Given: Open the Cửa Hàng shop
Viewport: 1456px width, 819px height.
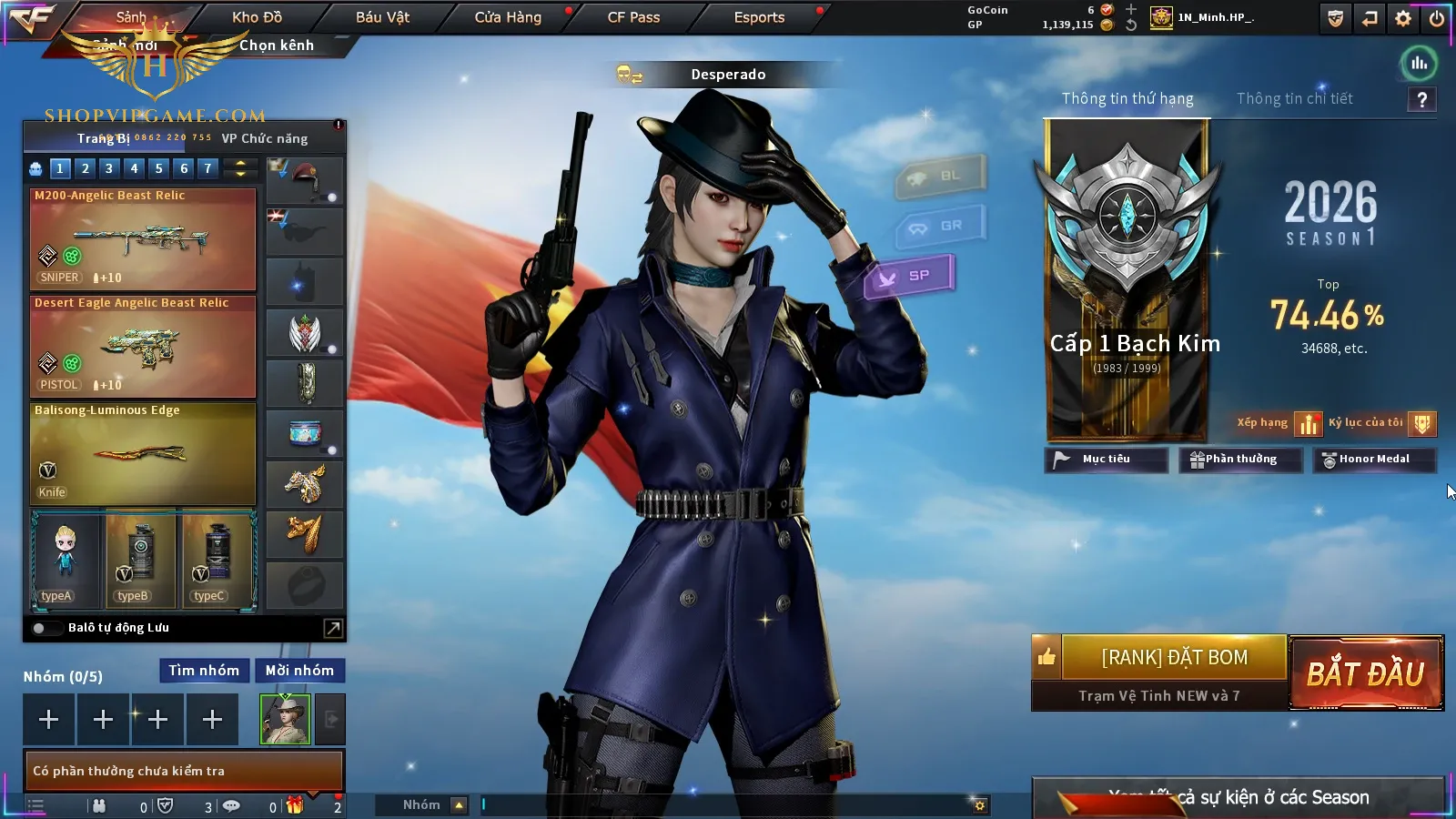Looking at the screenshot, I should click(508, 17).
